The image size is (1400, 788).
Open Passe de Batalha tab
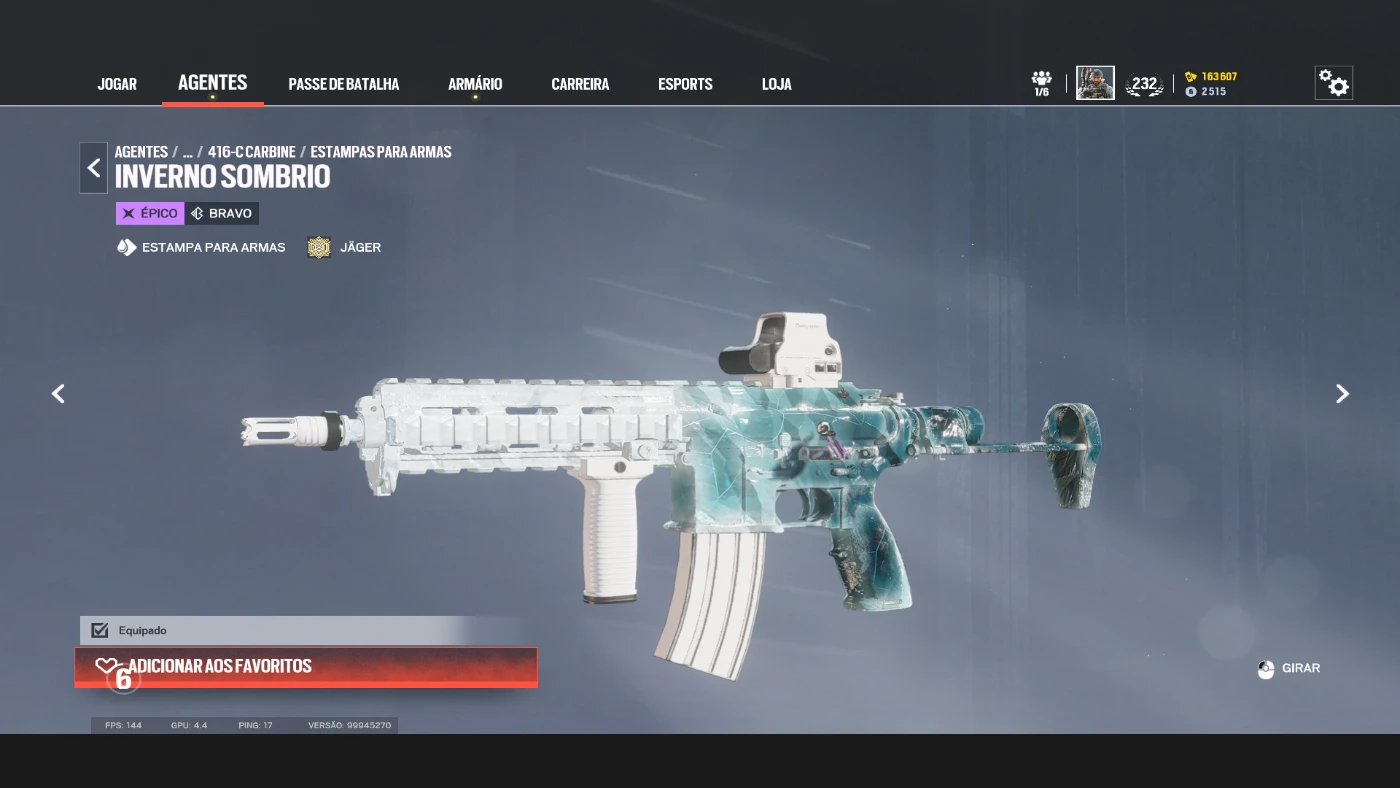click(x=343, y=84)
